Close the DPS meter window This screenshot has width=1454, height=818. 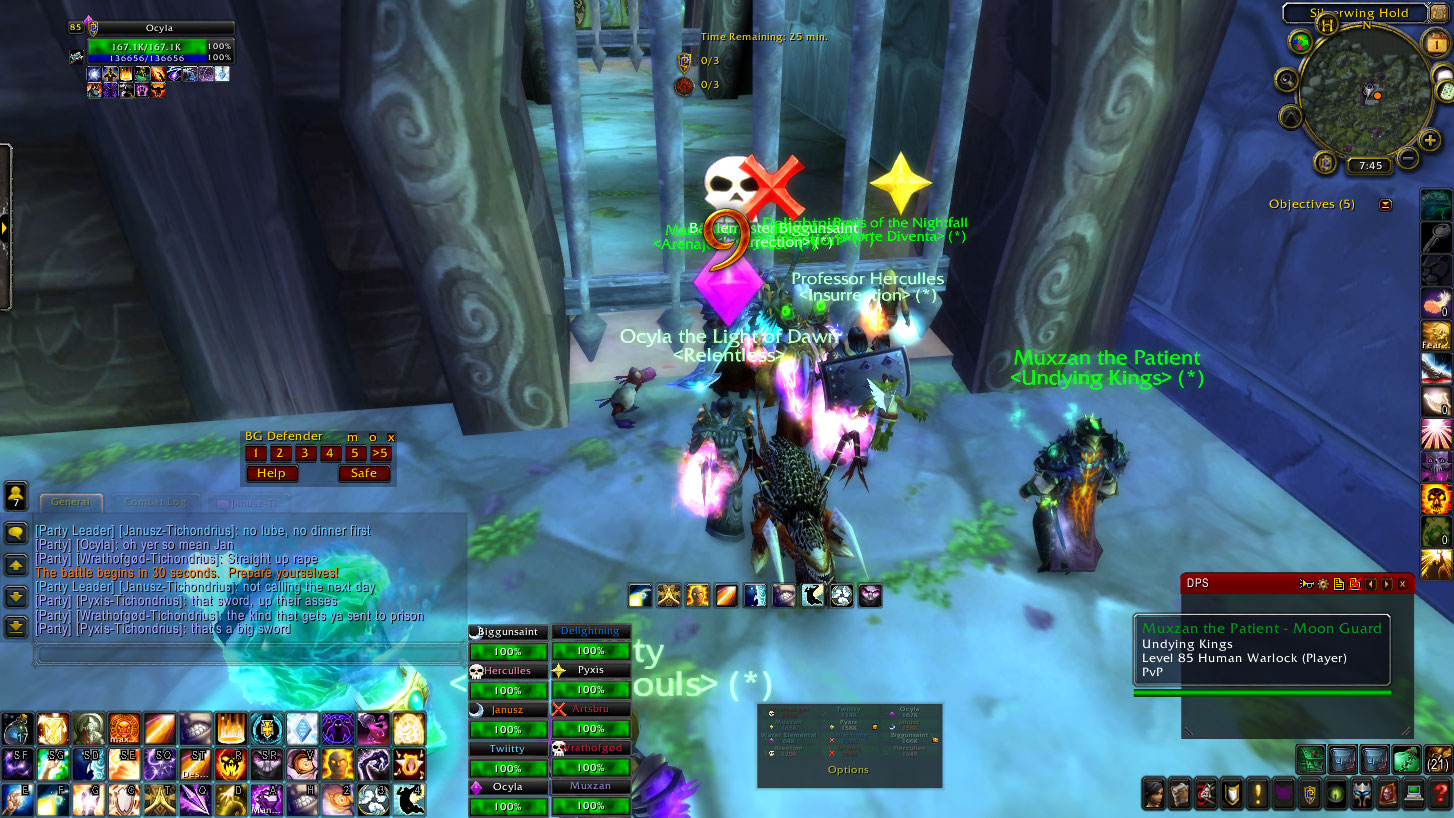1402,584
